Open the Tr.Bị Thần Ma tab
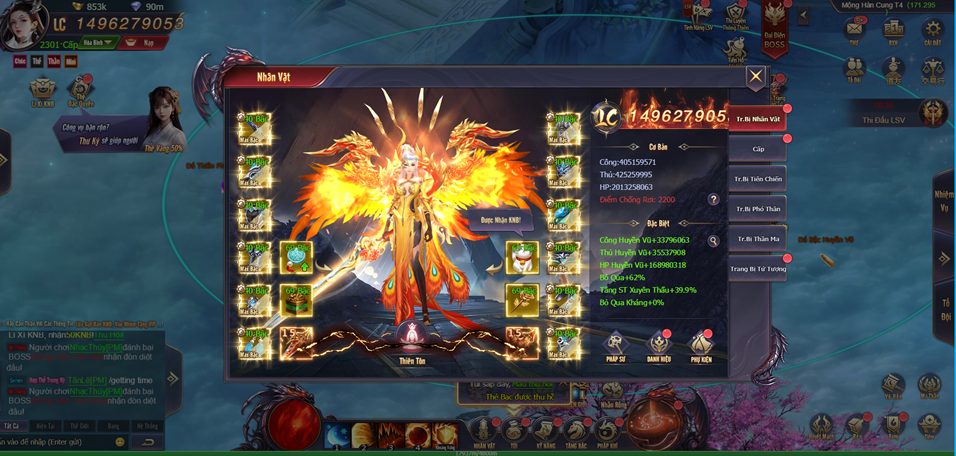 757,239
